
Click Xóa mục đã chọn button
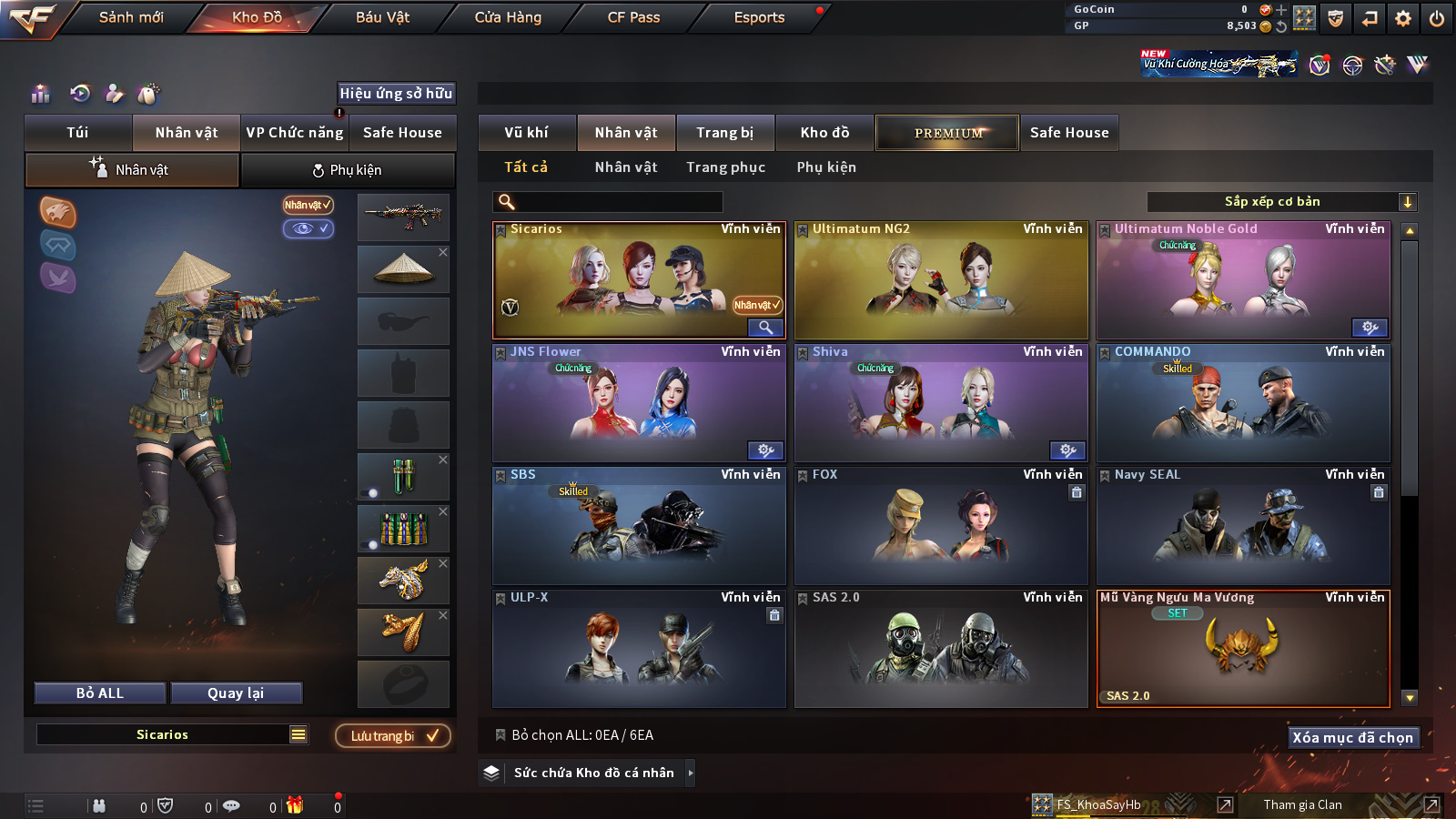[1352, 738]
